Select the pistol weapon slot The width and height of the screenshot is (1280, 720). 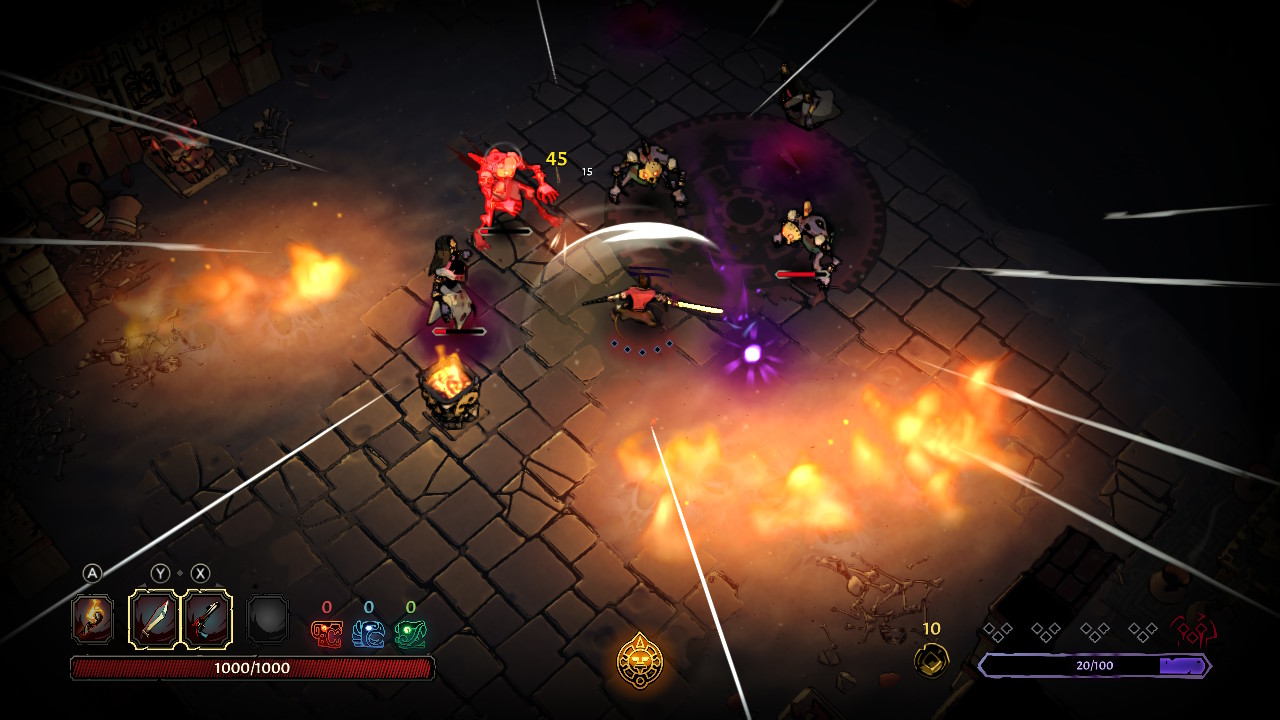207,620
